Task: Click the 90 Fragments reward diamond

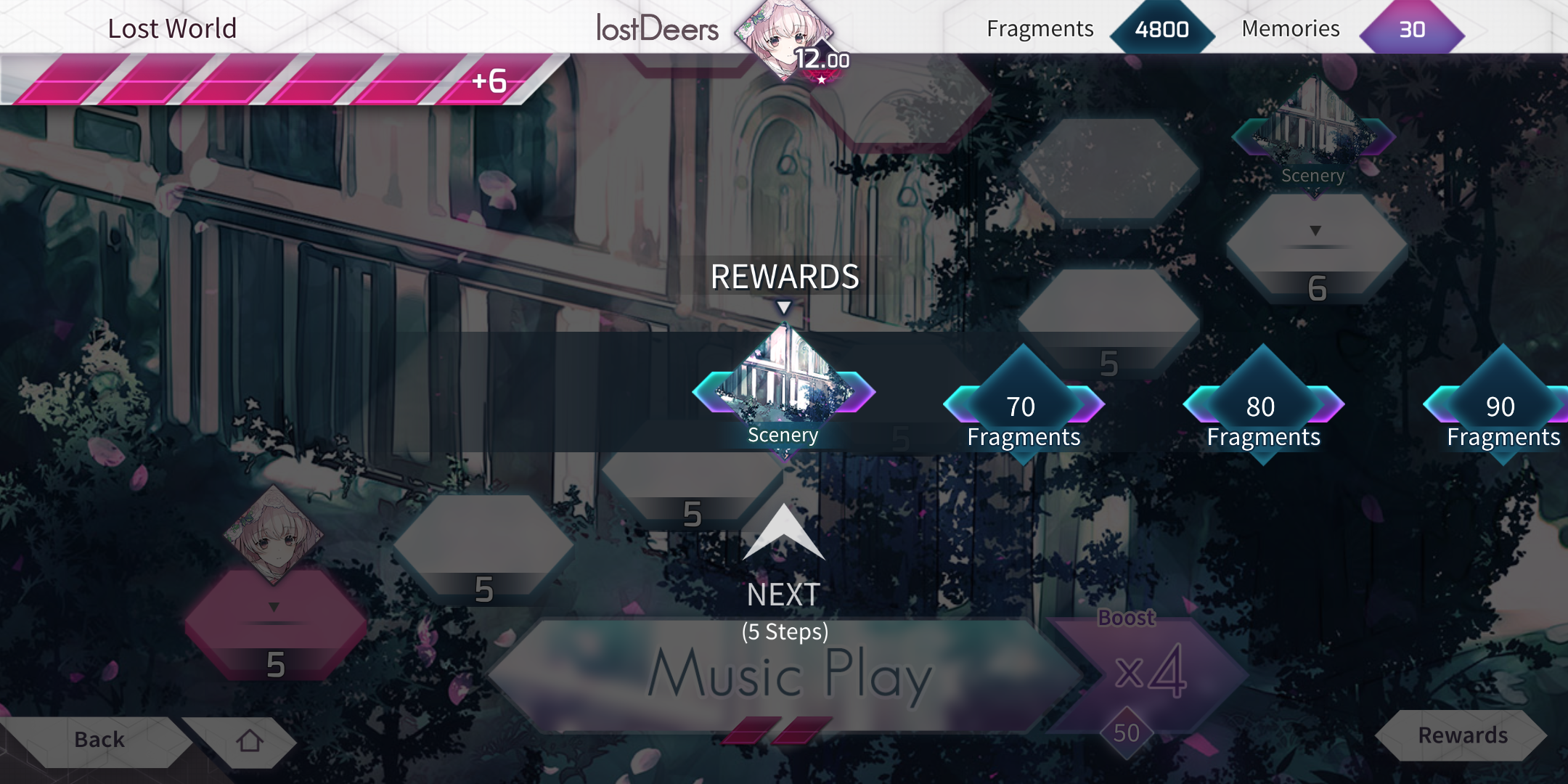Action: coord(1504,407)
